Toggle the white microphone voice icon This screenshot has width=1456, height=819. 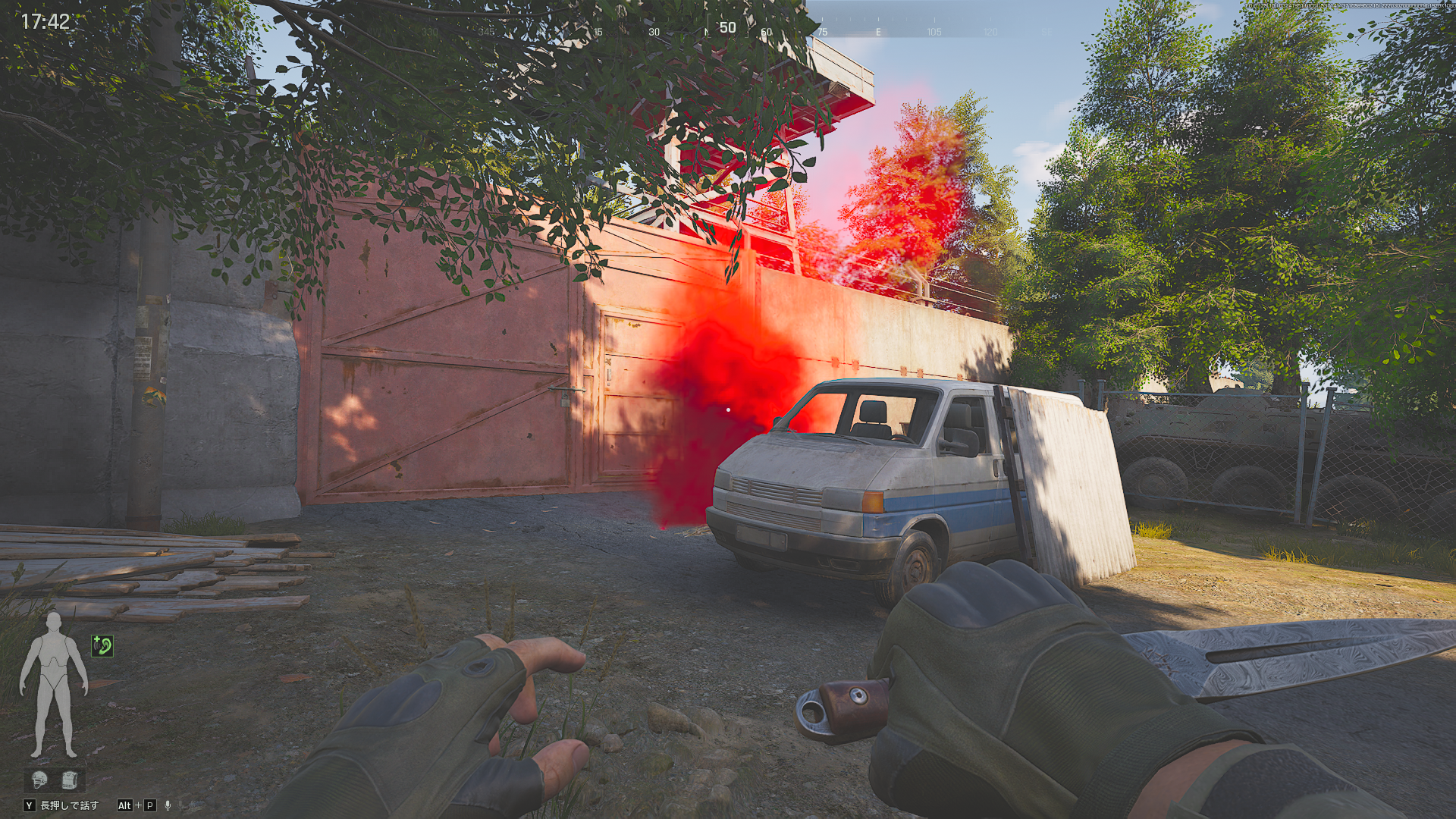(x=168, y=805)
